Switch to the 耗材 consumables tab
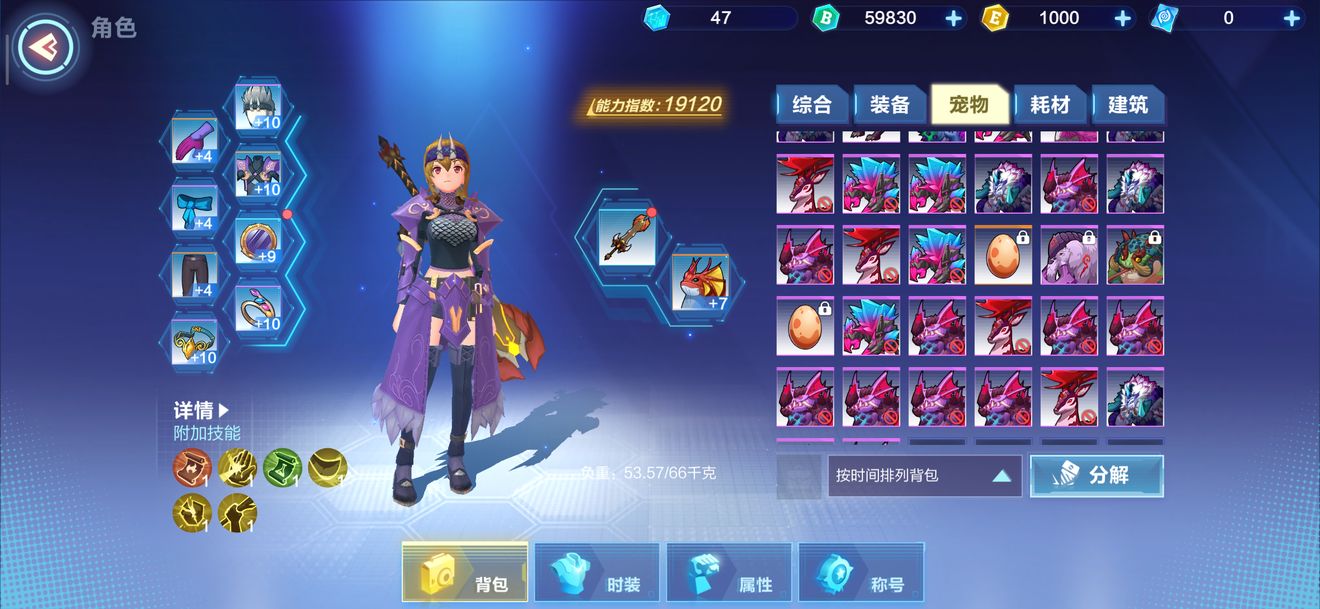 [x=1049, y=104]
